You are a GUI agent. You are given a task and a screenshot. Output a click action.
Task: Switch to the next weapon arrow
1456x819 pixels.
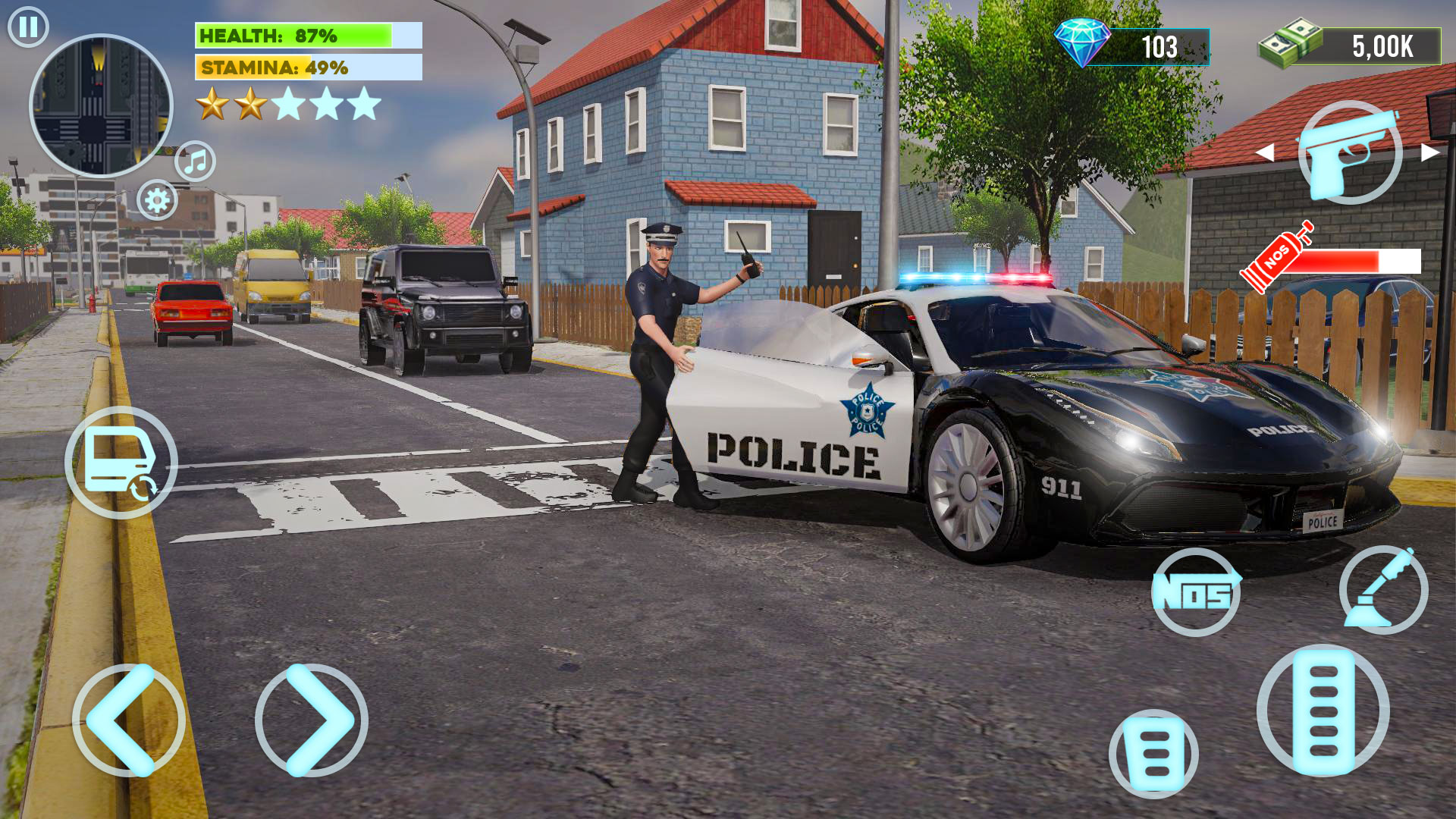1430,152
